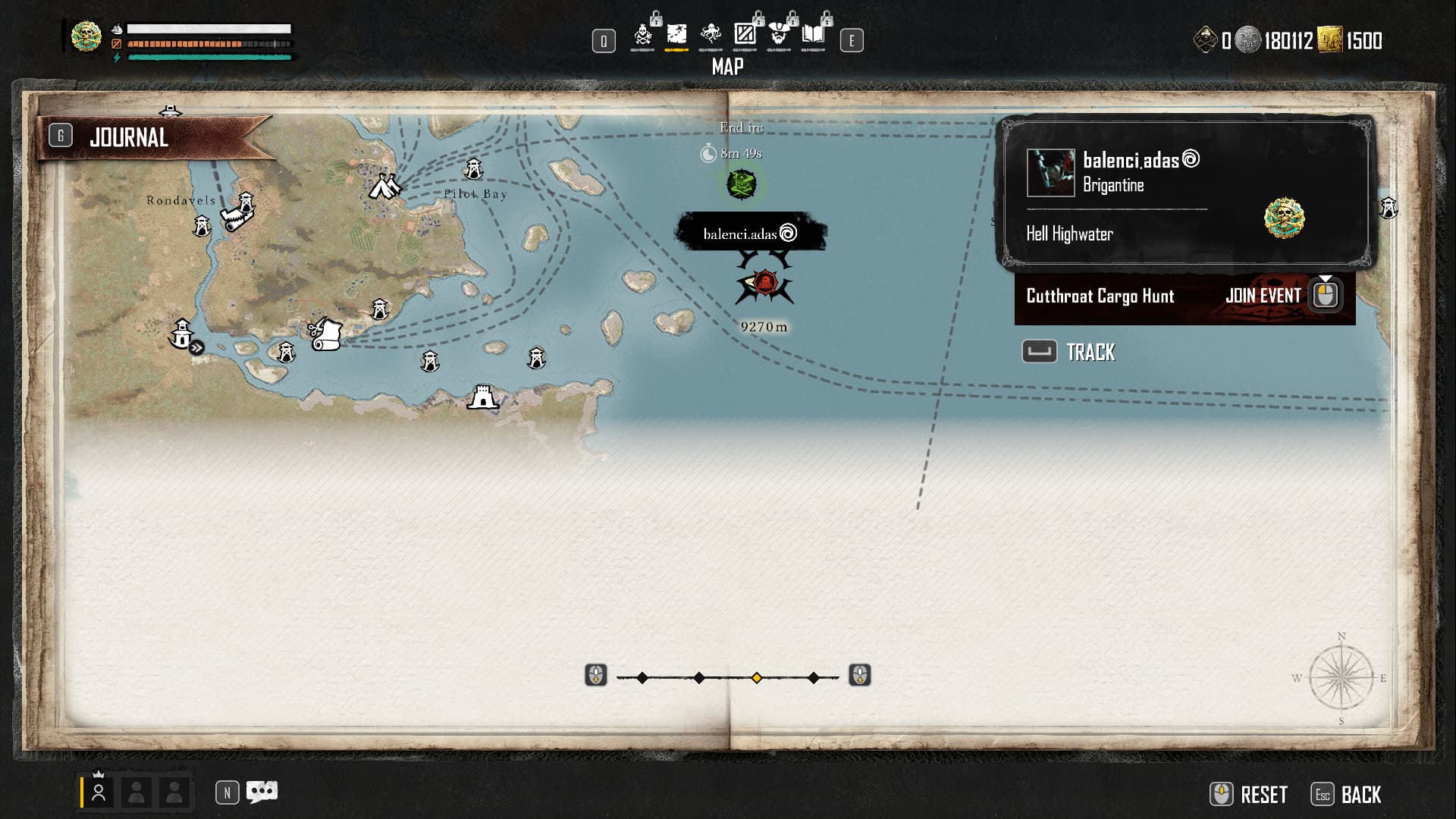Click the scroll and scissors map marker
1456x819 pixels.
pyautogui.click(x=326, y=334)
